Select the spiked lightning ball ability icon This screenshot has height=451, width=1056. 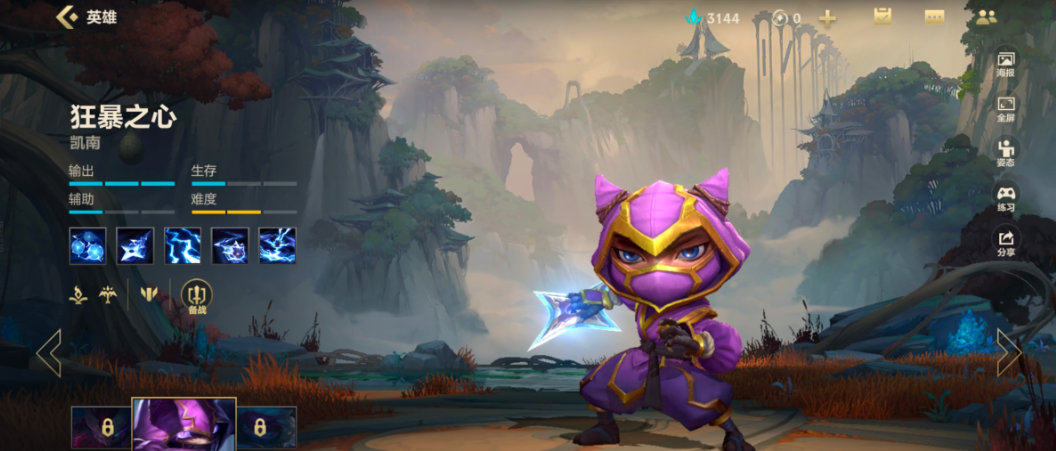(x=230, y=246)
